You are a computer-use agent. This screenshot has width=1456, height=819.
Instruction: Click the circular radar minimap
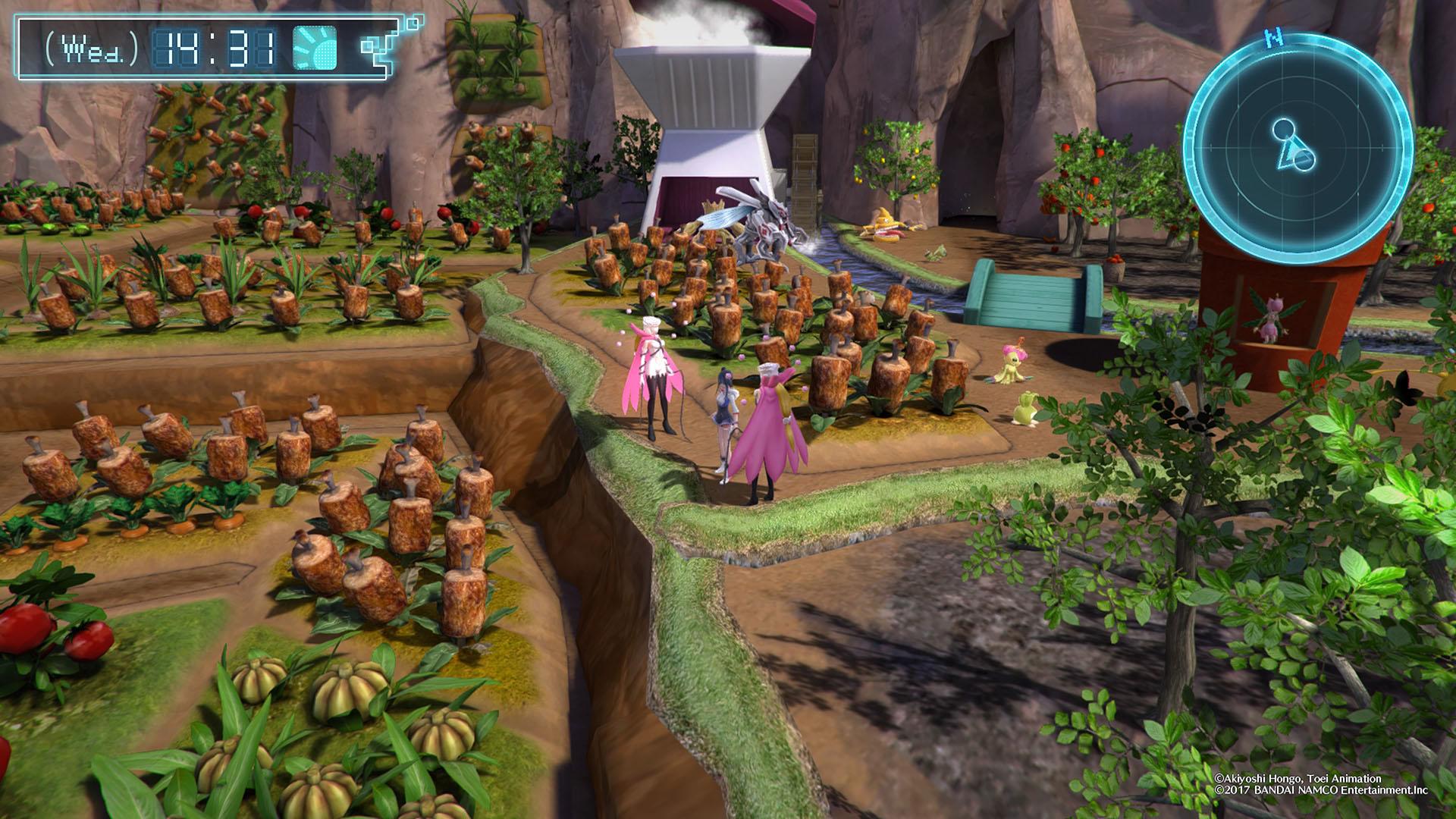(x=1298, y=147)
